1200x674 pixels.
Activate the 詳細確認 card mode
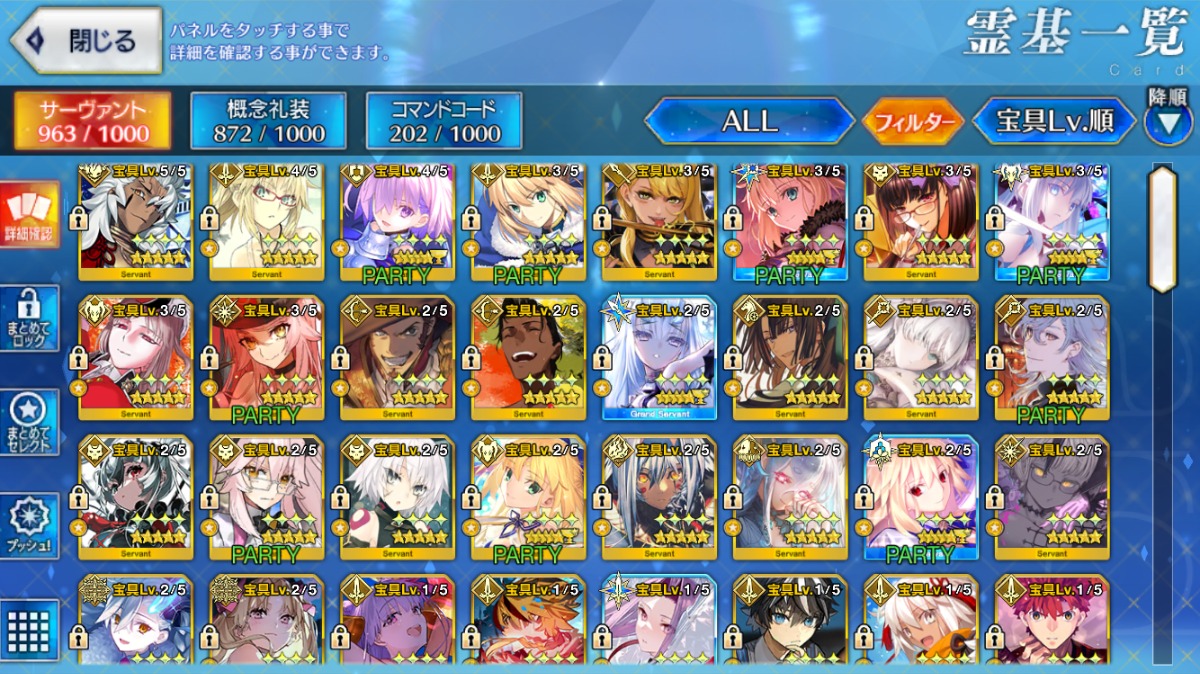point(29,215)
